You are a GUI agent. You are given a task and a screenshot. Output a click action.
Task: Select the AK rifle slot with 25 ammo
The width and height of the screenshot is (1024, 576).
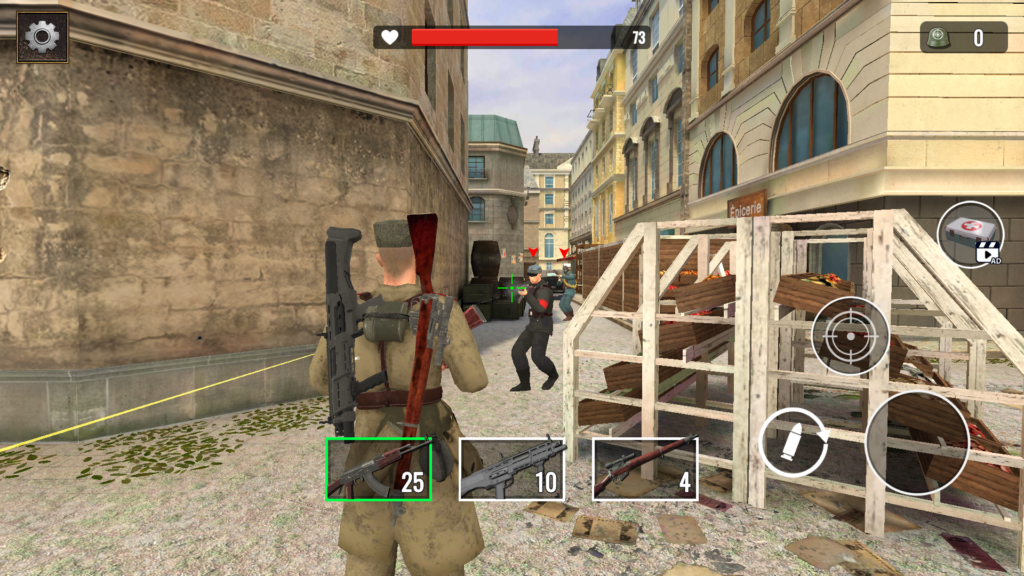[x=378, y=469]
